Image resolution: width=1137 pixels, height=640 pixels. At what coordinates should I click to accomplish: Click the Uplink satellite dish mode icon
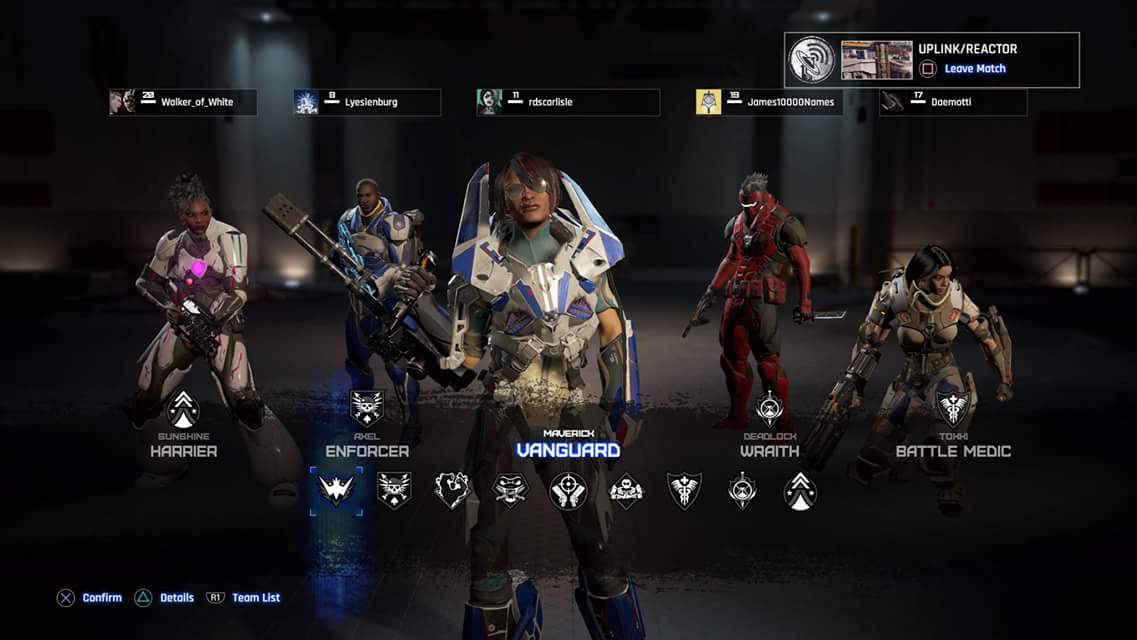[x=812, y=60]
